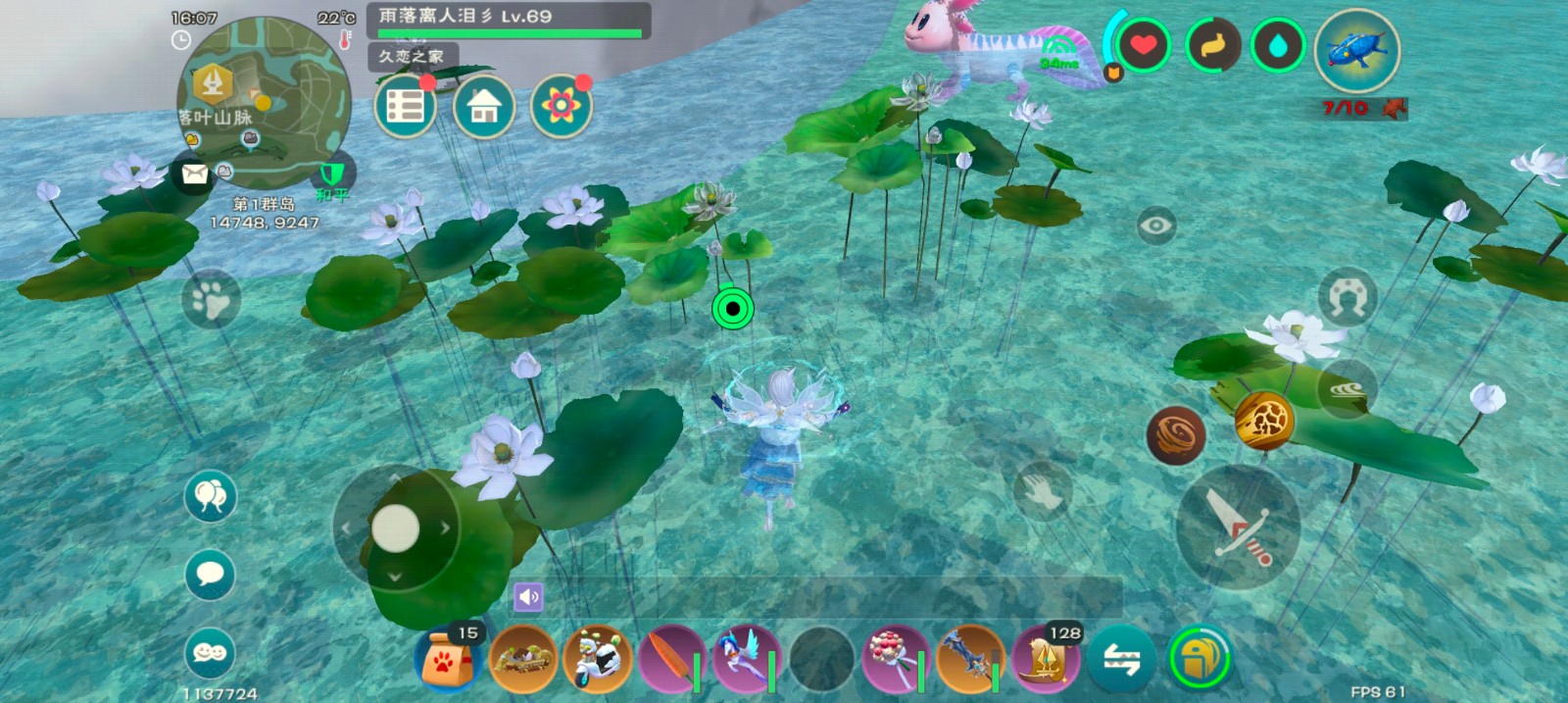Tap the house home button
Image resolution: width=1568 pixels, height=703 pixels.
click(x=483, y=106)
